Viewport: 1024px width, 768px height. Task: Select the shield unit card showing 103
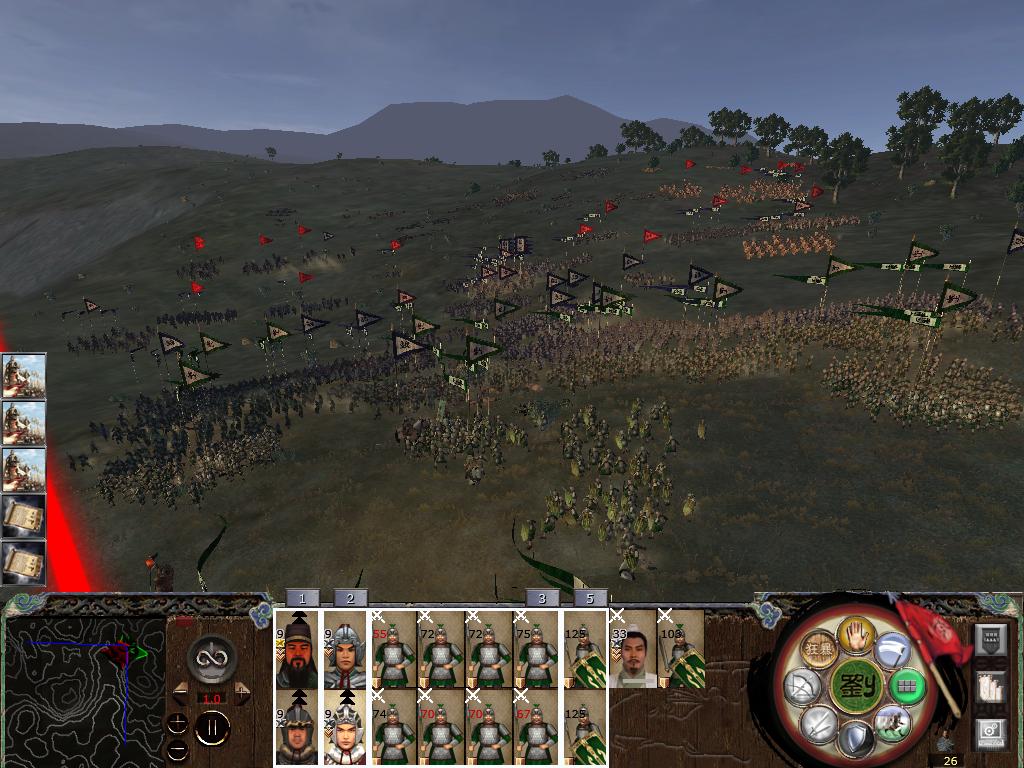682,650
